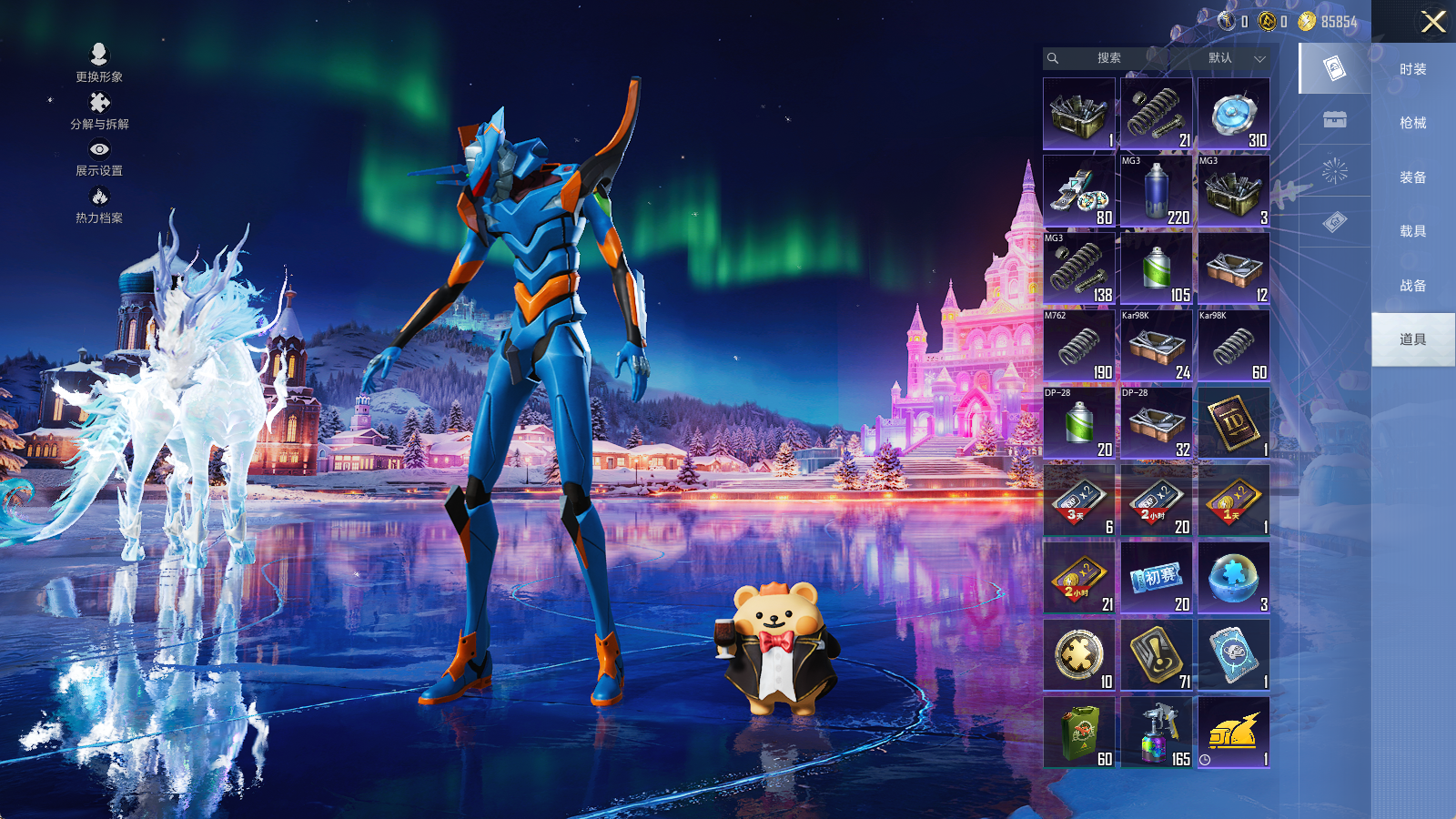Select the 装备 equipment tab

[x=1412, y=177]
